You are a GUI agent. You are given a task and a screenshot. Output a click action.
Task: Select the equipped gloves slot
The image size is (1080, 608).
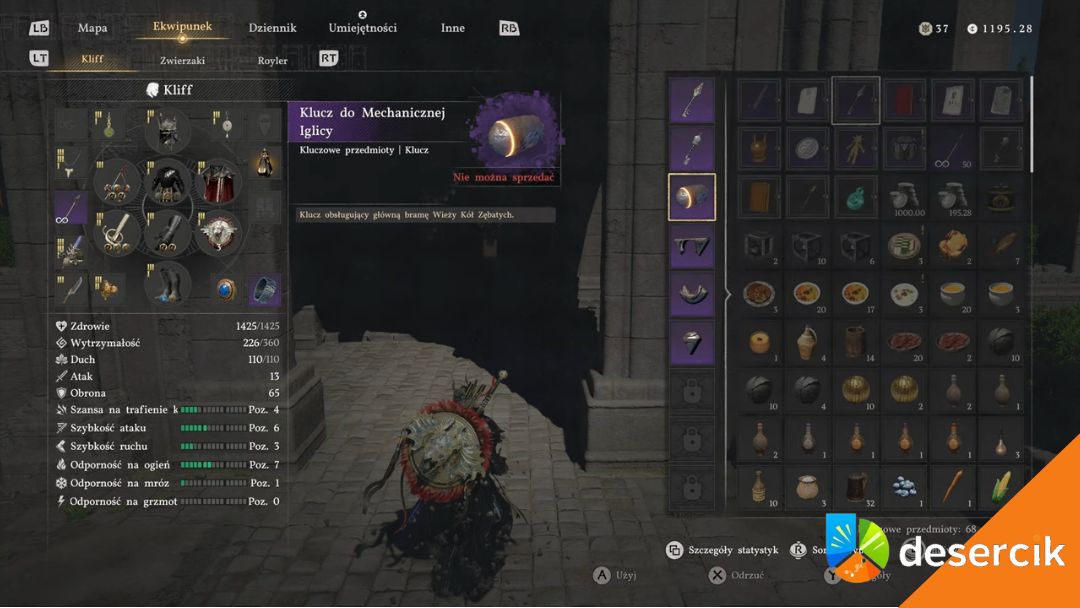(167, 233)
